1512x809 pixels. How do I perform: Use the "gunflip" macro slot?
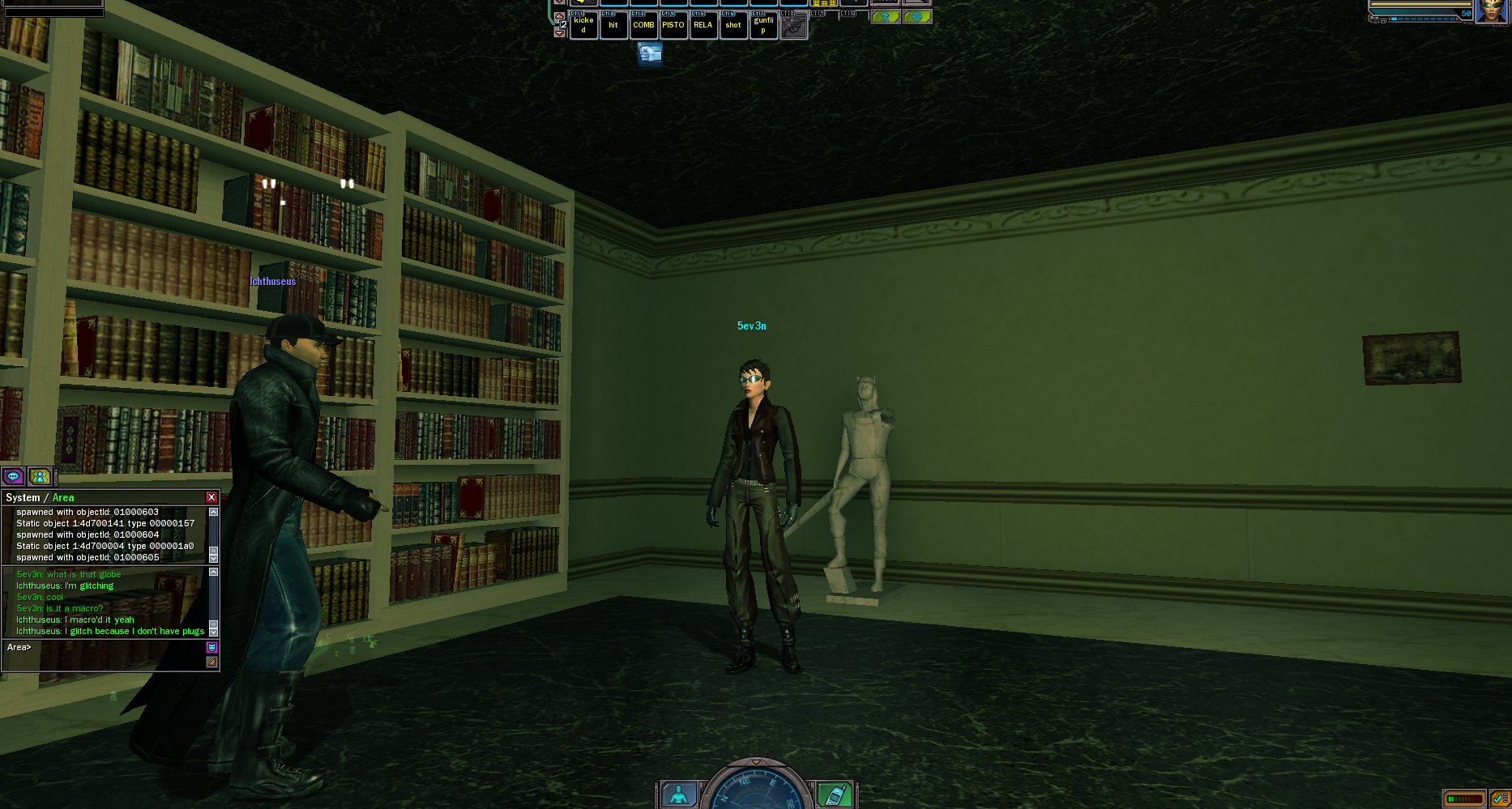pyautogui.click(x=763, y=25)
